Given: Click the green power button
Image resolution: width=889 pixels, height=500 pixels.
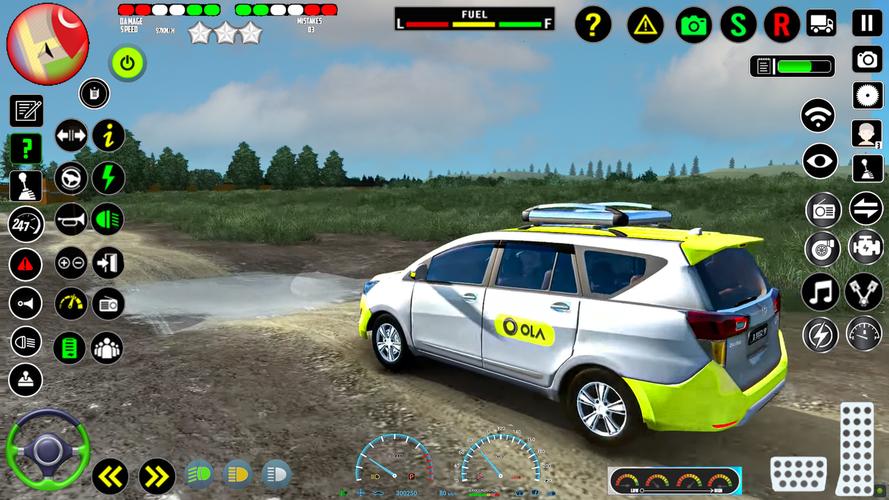Looking at the screenshot, I should click(127, 63).
